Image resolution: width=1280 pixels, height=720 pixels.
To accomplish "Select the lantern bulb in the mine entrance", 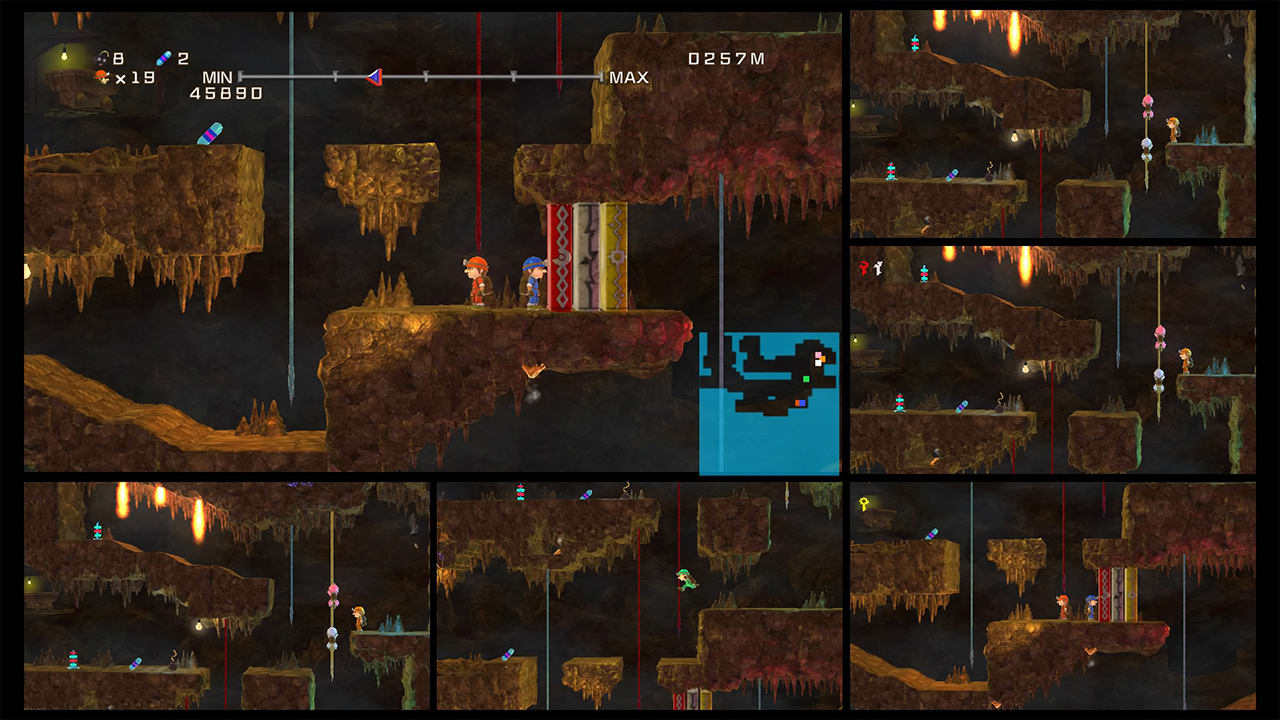I will point(64,56).
